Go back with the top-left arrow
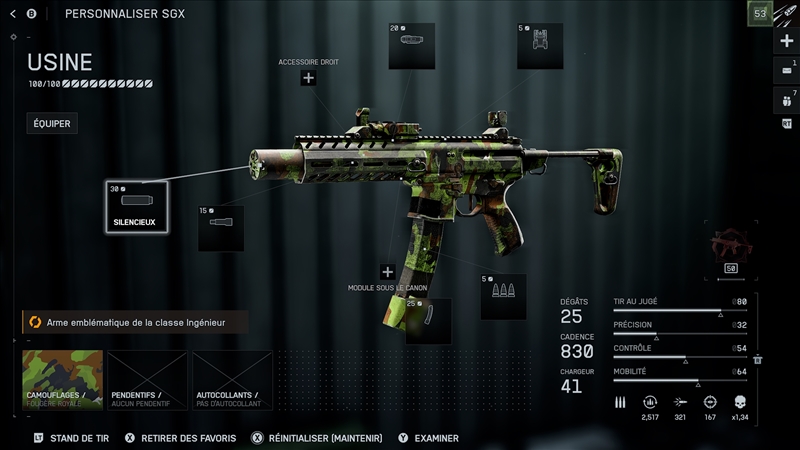The height and width of the screenshot is (450, 800). (x=13, y=14)
